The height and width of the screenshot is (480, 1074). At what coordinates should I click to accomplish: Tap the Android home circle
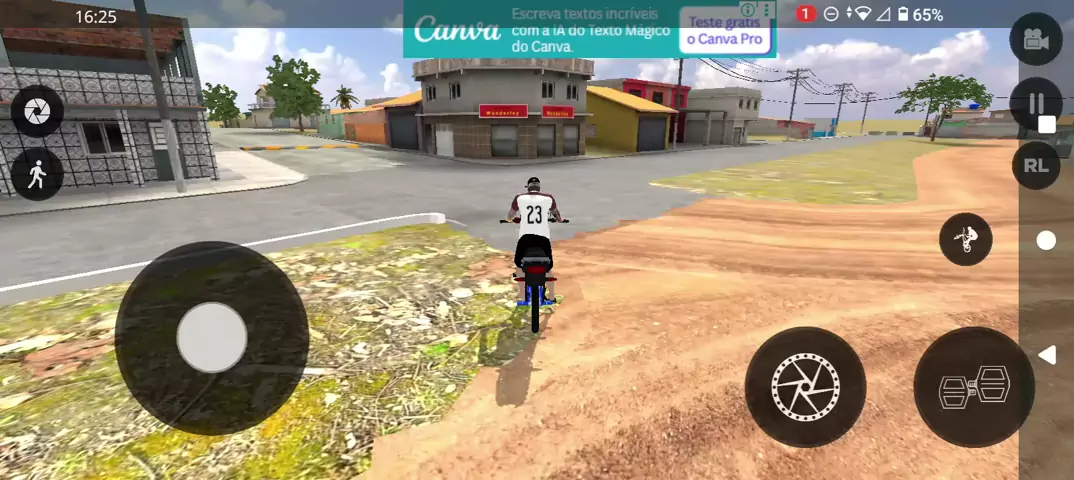point(1046,240)
